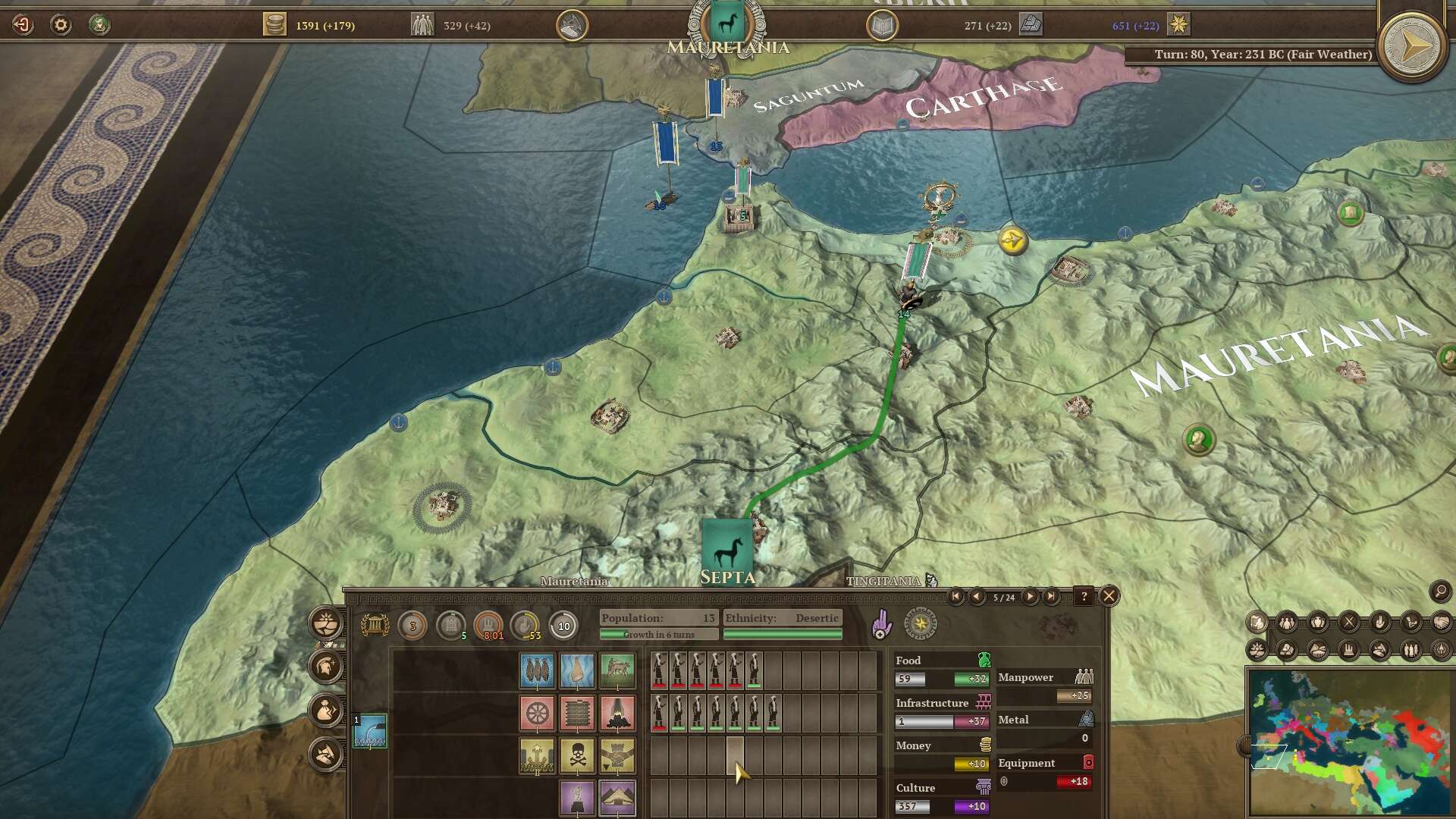Go to the next region
The width and height of the screenshot is (1456, 819).
click(1030, 597)
